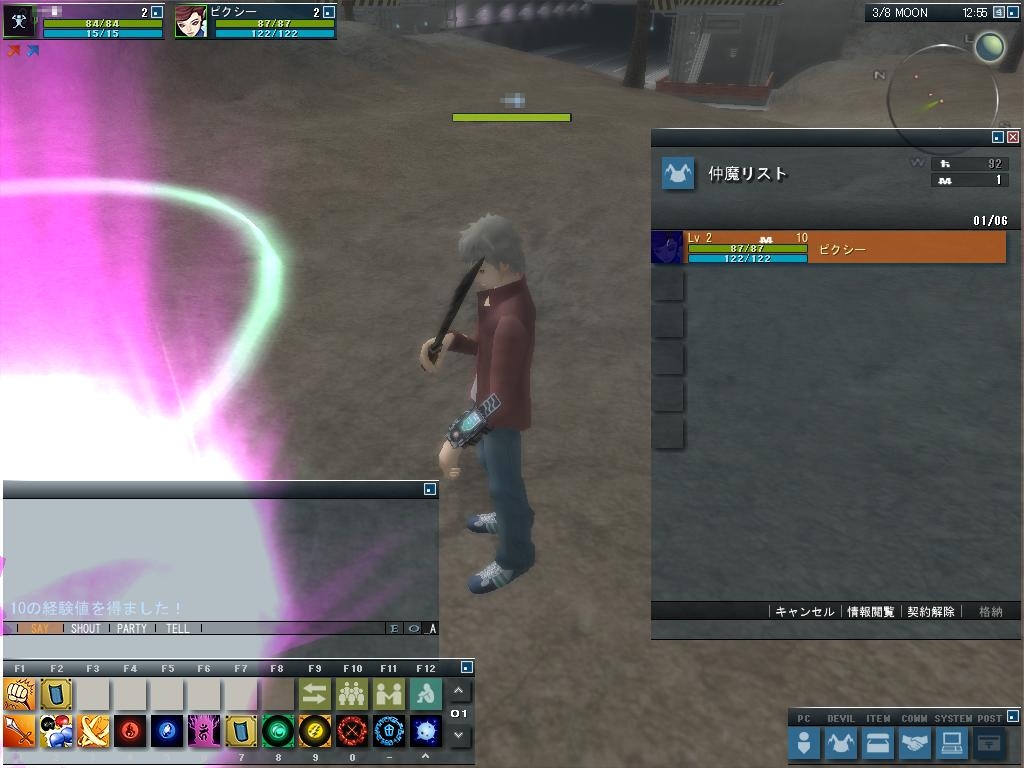Click the キャンセル button
This screenshot has width=1024, height=768.
pyautogui.click(x=804, y=612)
